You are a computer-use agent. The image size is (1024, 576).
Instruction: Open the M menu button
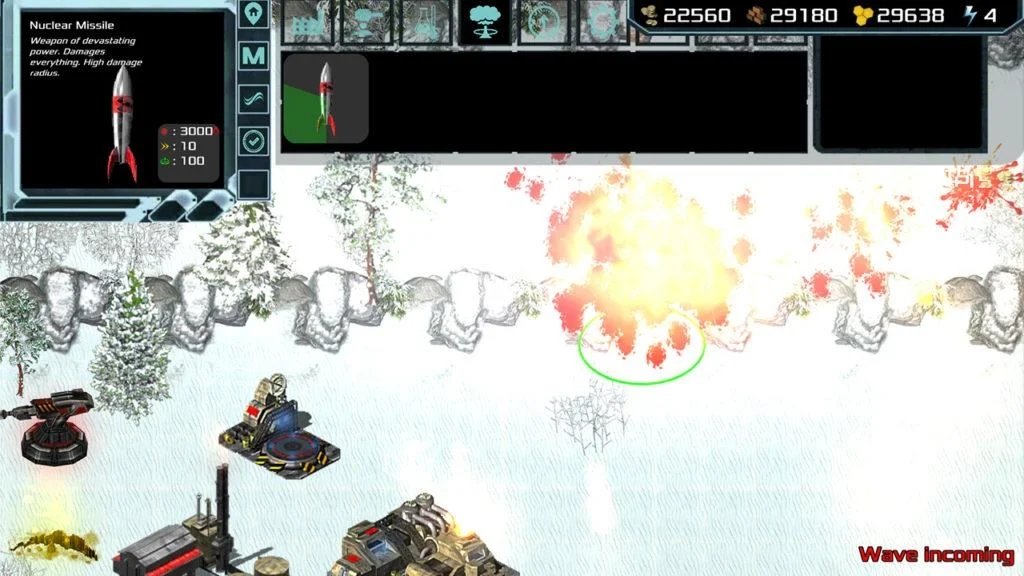pos(254,56)
